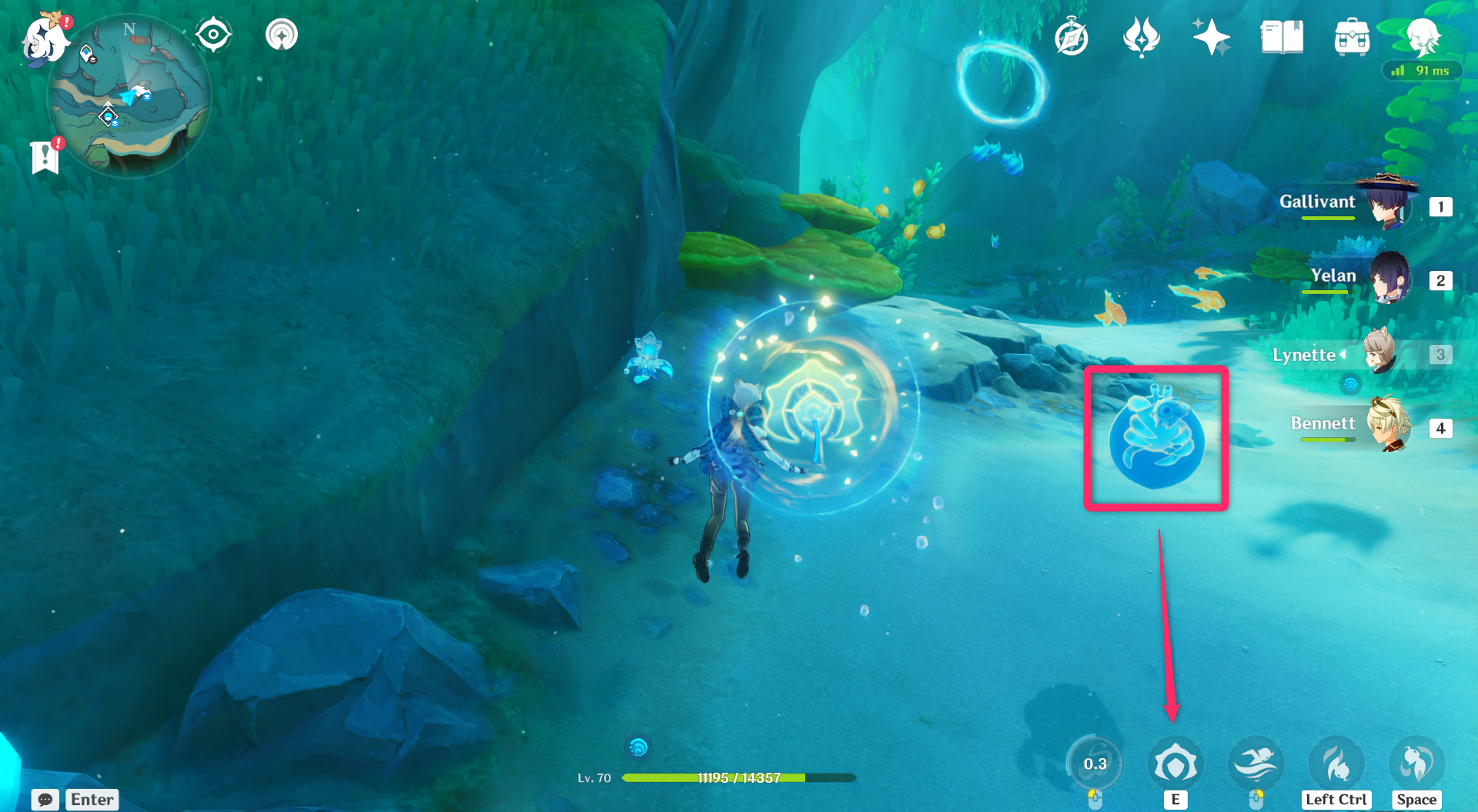This screenshot has width=1478, height=812.
Task: Use the E utility skill (shell icon)
Action: click(1175, 762)
